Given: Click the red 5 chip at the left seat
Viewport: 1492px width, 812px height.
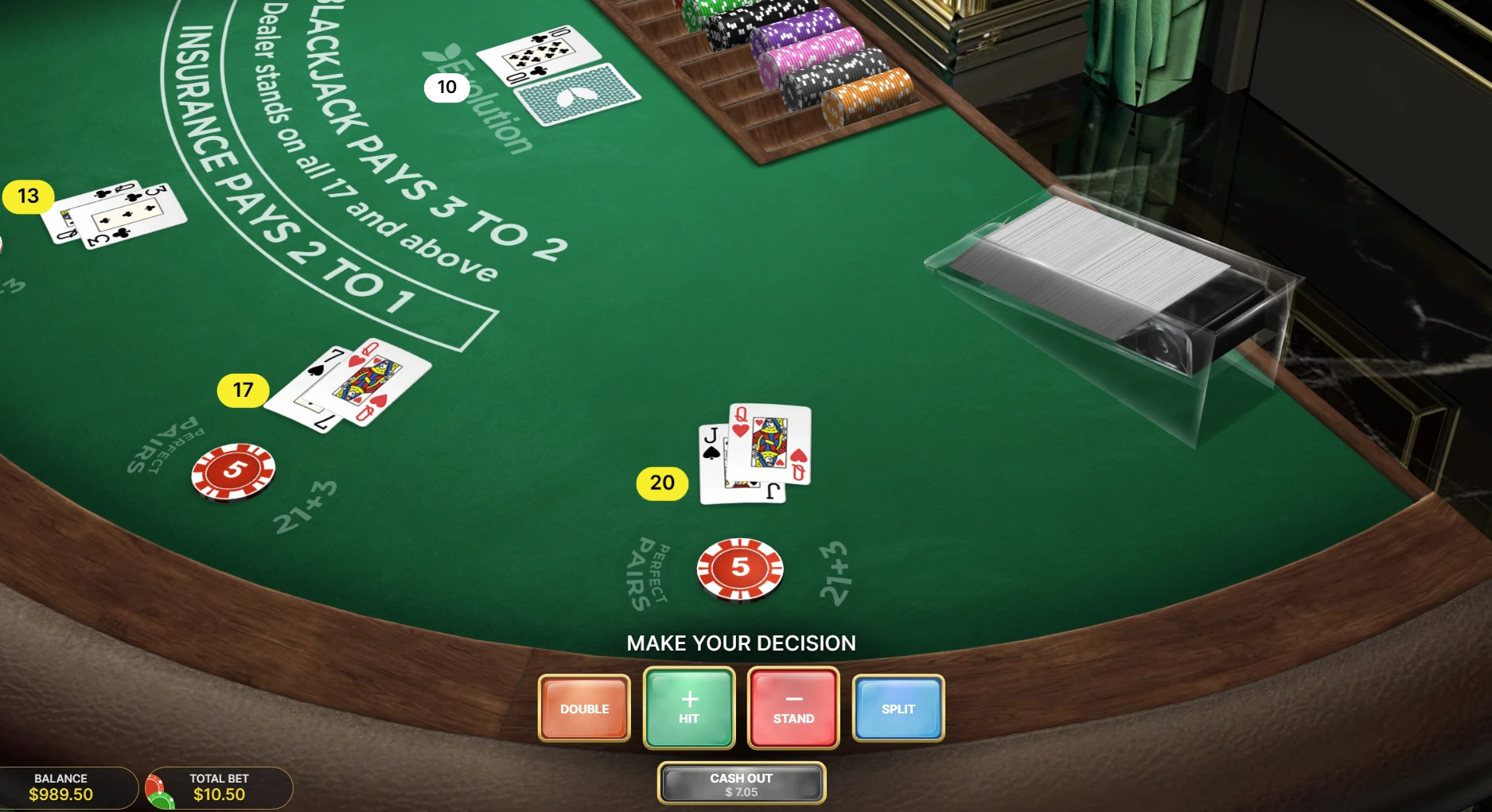Looking at the screenshot, I should (235, 472).
